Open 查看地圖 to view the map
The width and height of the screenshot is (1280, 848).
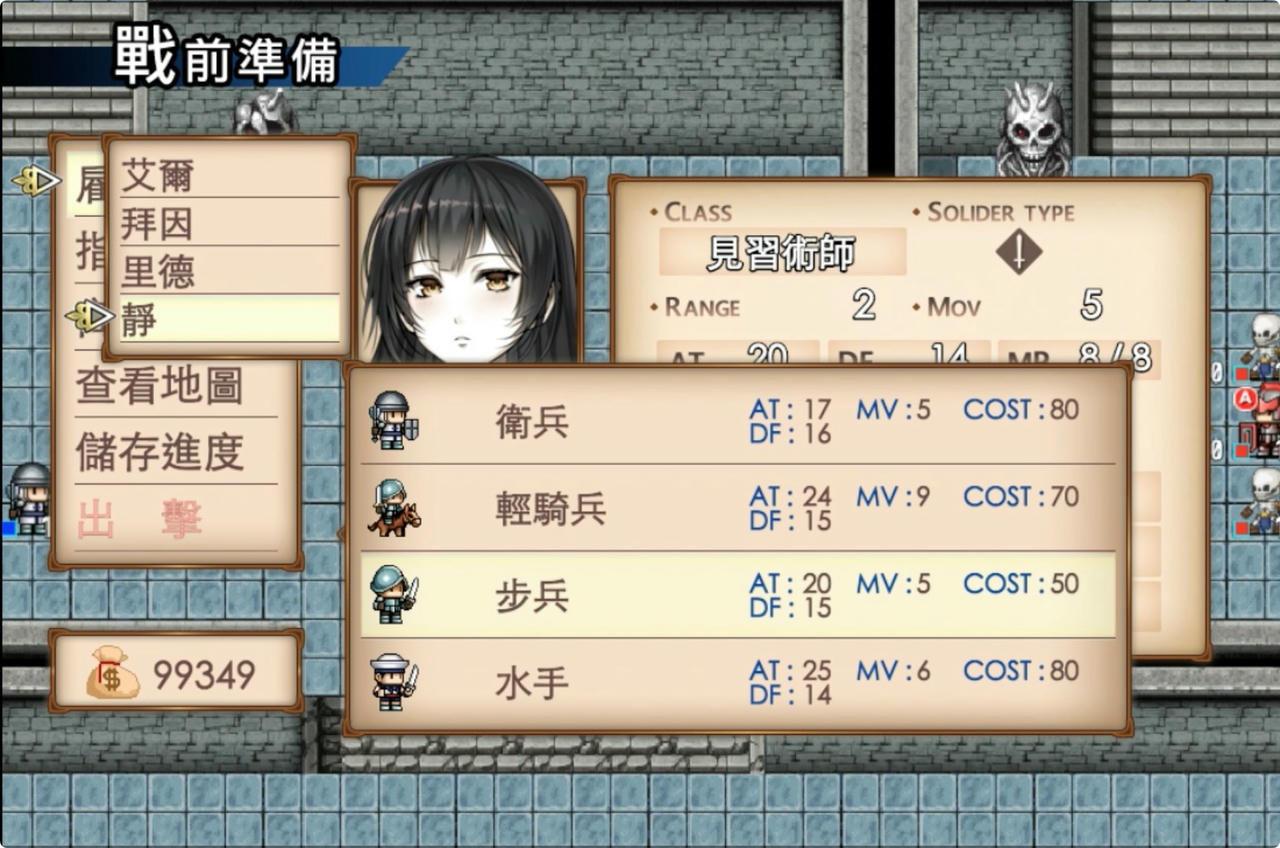(160, 387)
